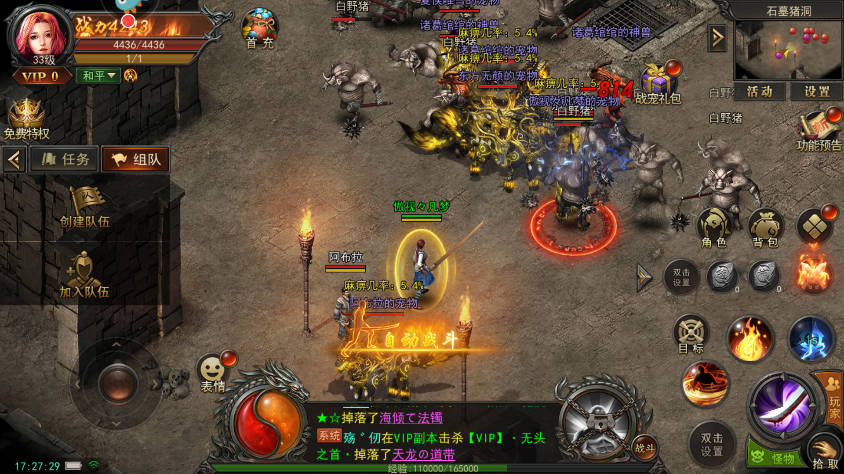Screen dimensions: 844x474
Task: Open the 背包 backpack
Action: click(765, 226)
